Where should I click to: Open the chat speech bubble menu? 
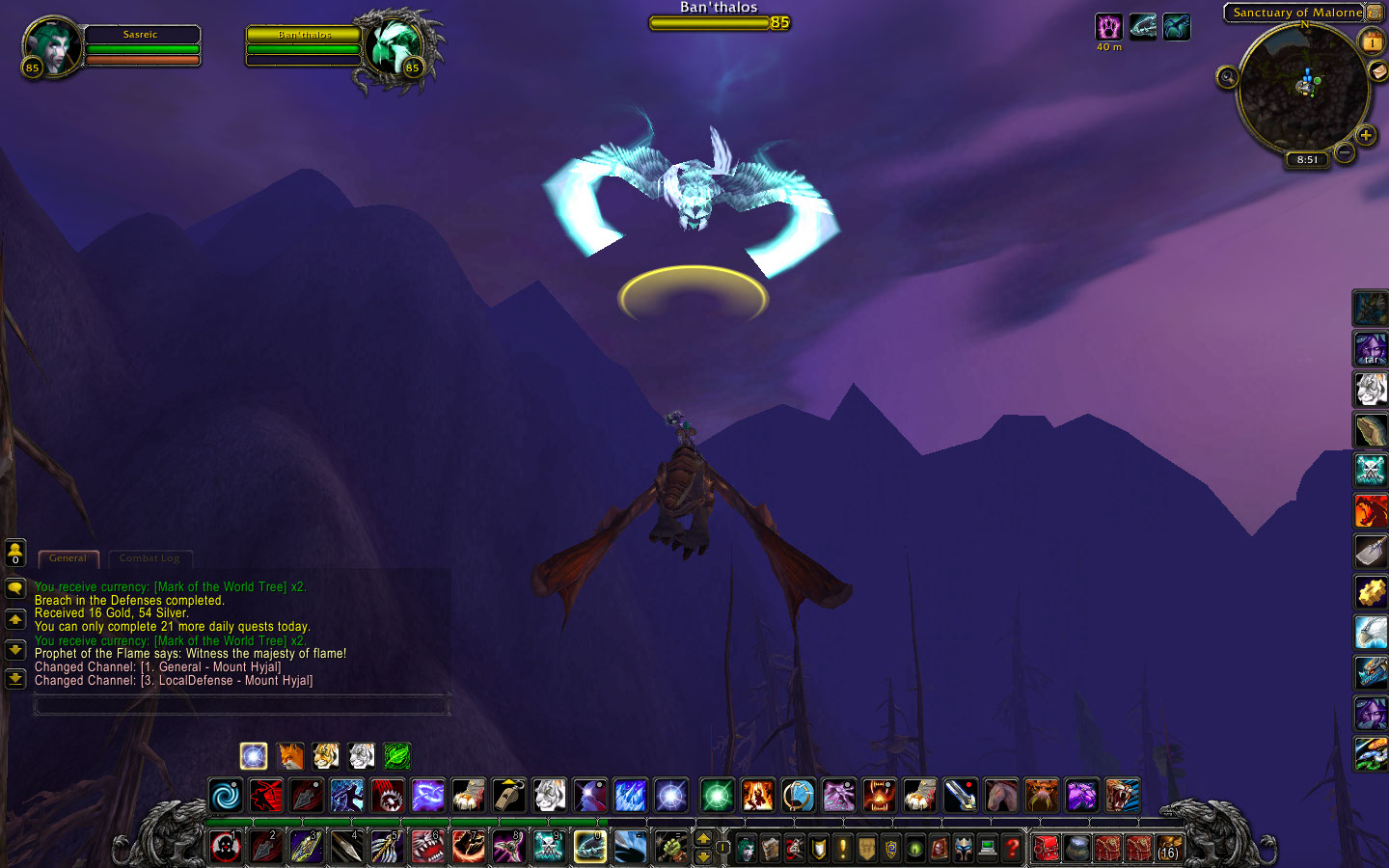click(15, 587)
